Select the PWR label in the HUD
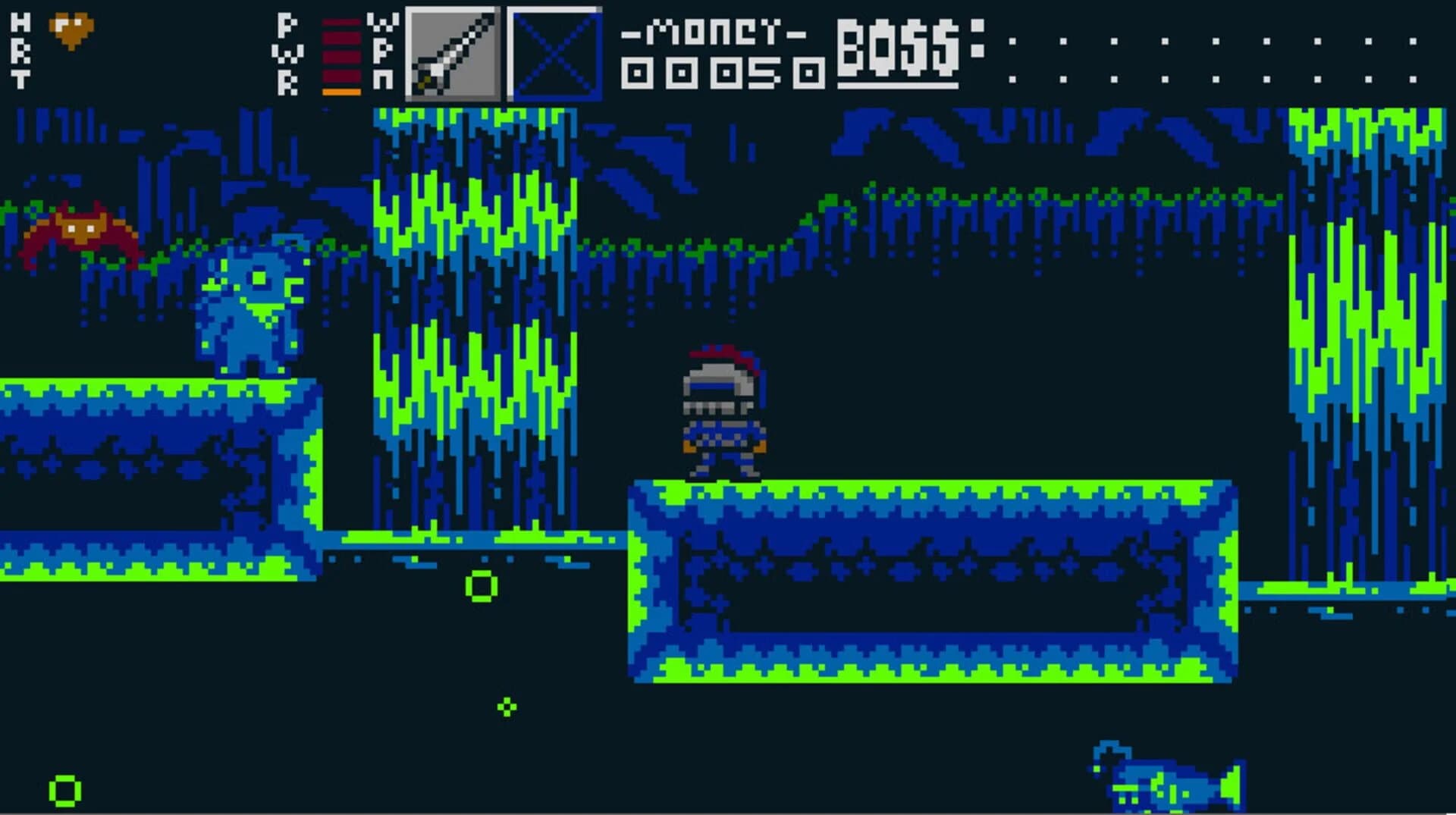This screenshot has height=815, width=1456. pos(288,53)
